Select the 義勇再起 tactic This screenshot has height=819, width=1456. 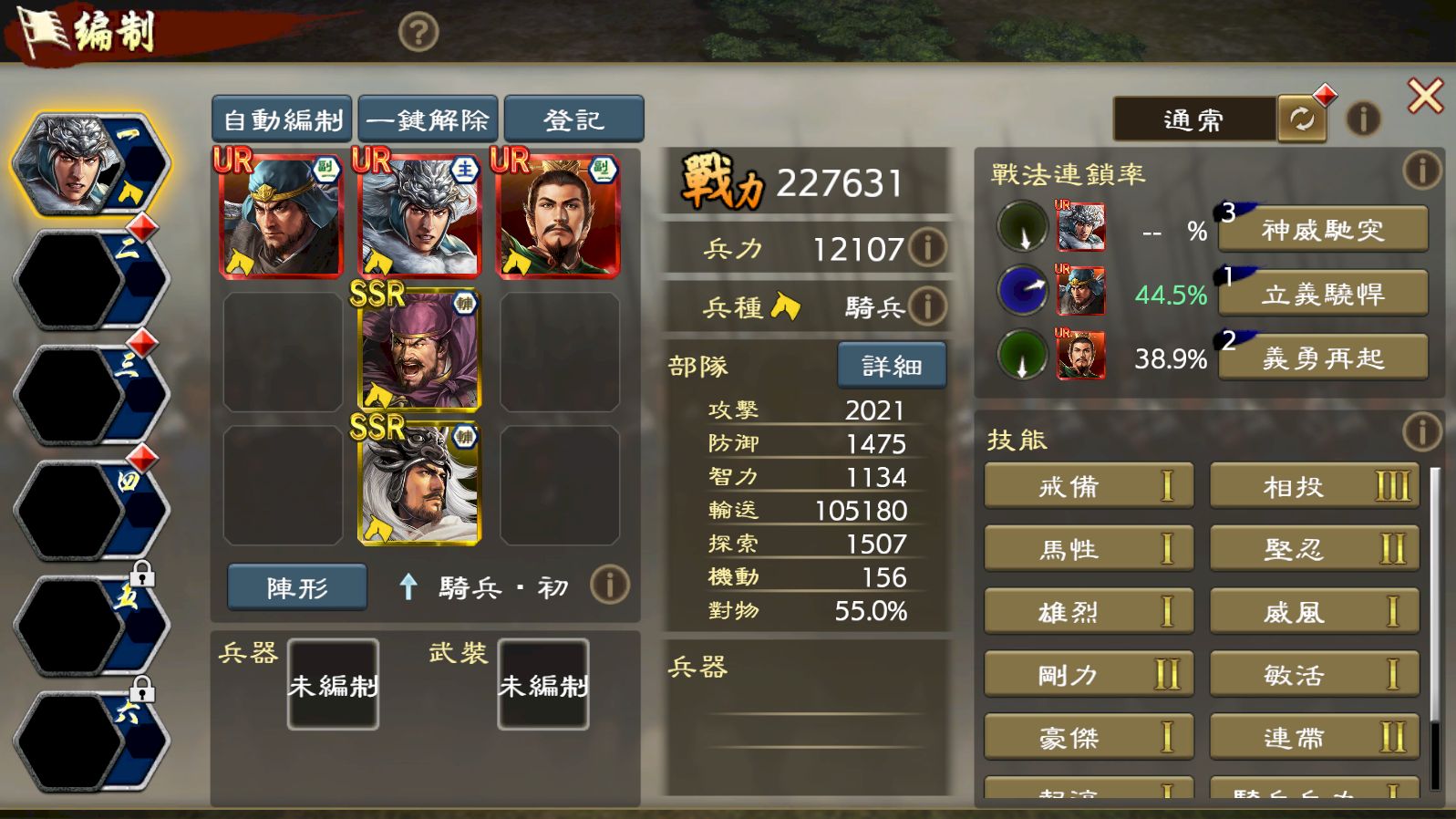pos(1323,358)
